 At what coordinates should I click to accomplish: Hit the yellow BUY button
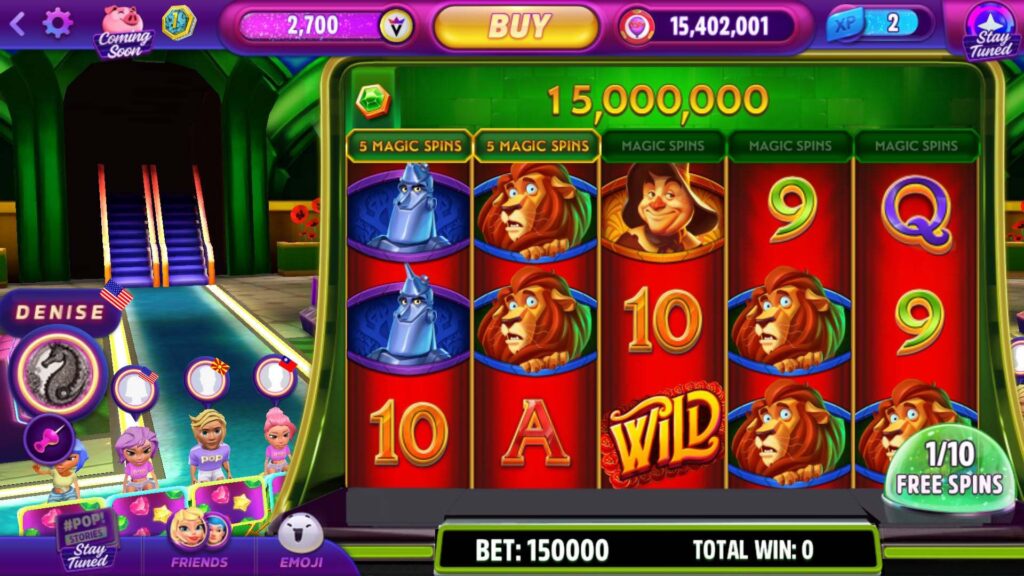[516, 26]
